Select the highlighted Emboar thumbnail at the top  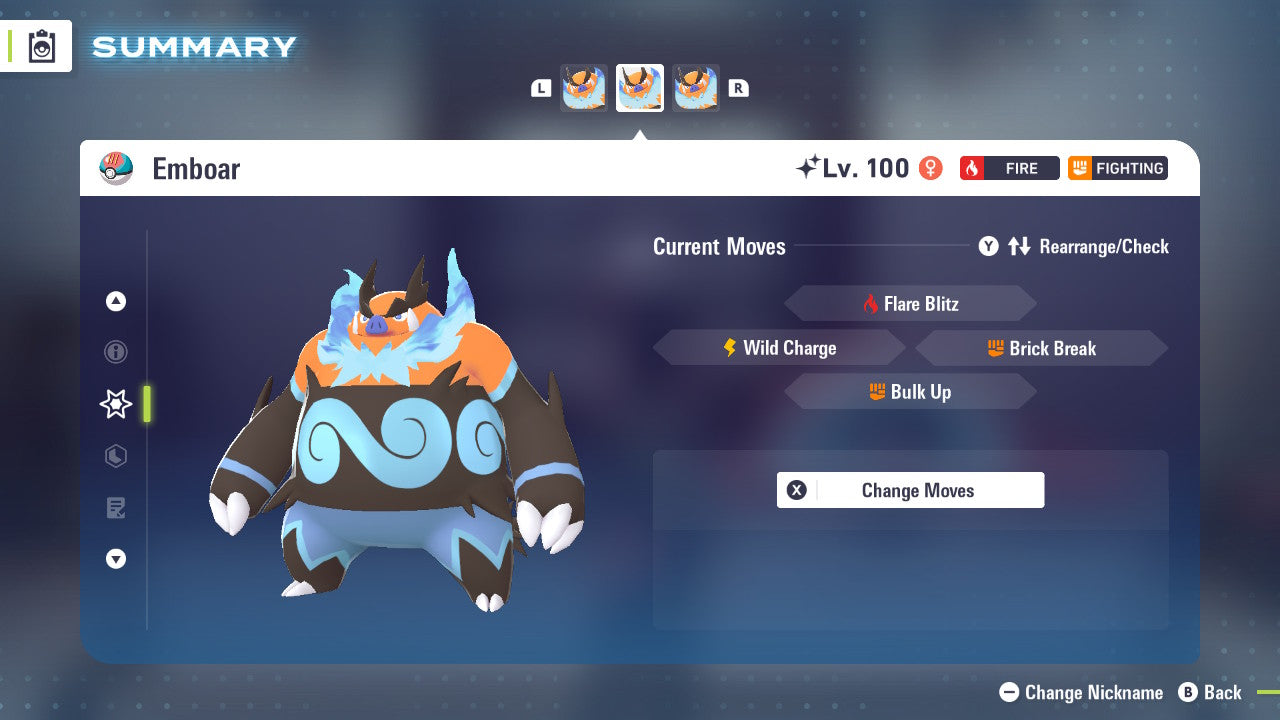point(640,87)
